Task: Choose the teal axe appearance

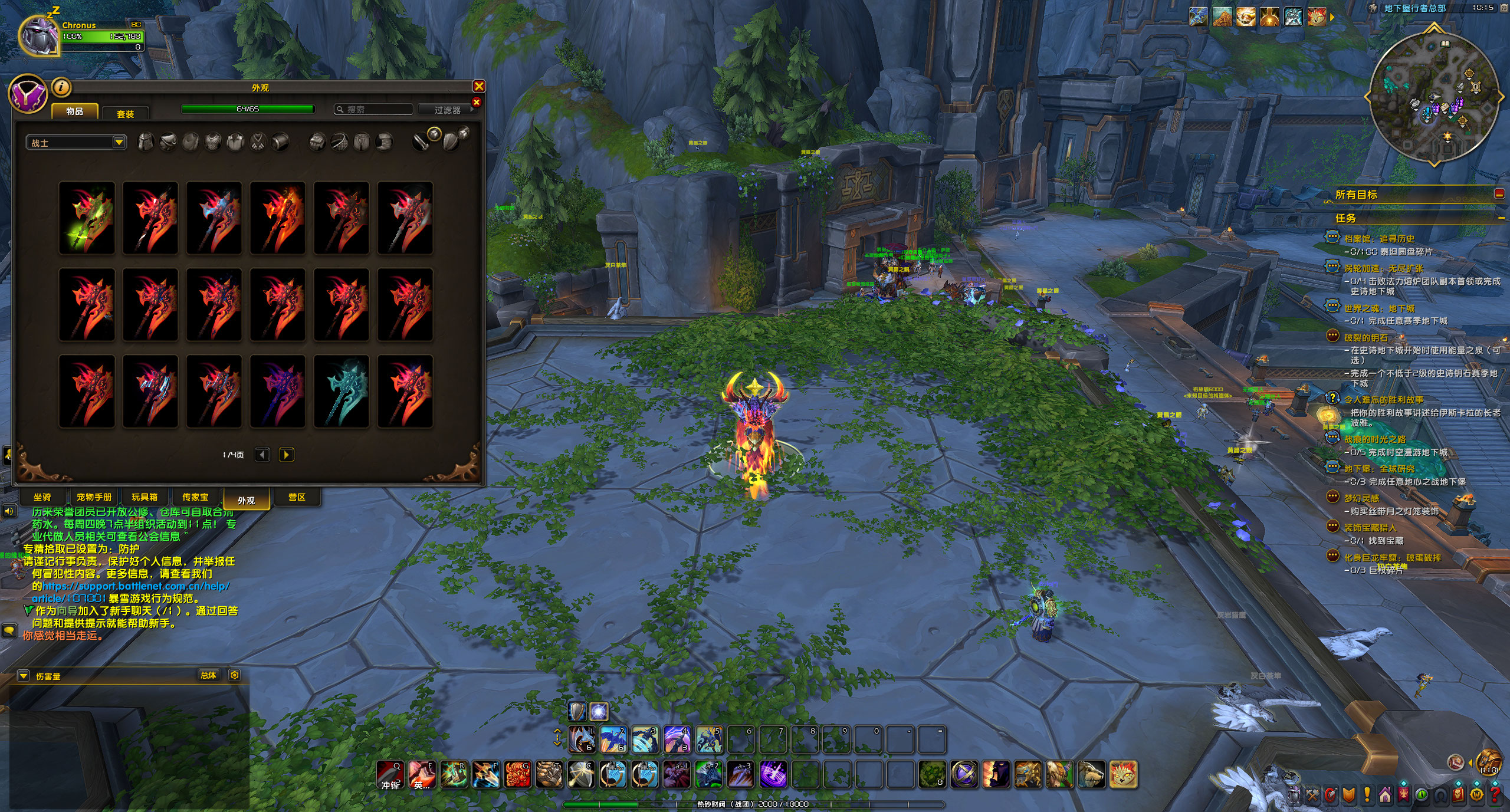Action: click(x=342, y=392)
